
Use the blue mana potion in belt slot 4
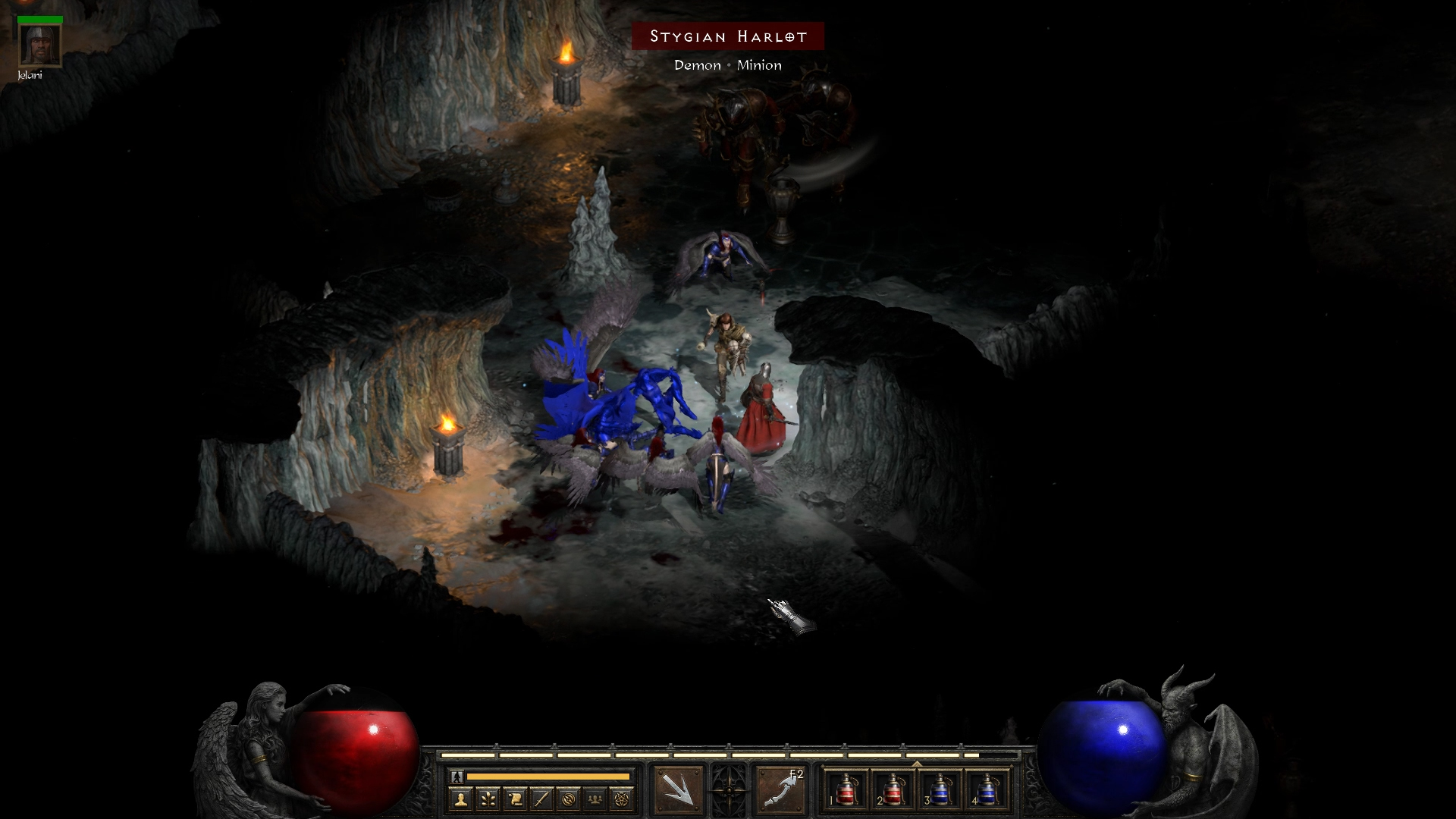(x=986, y=790)
